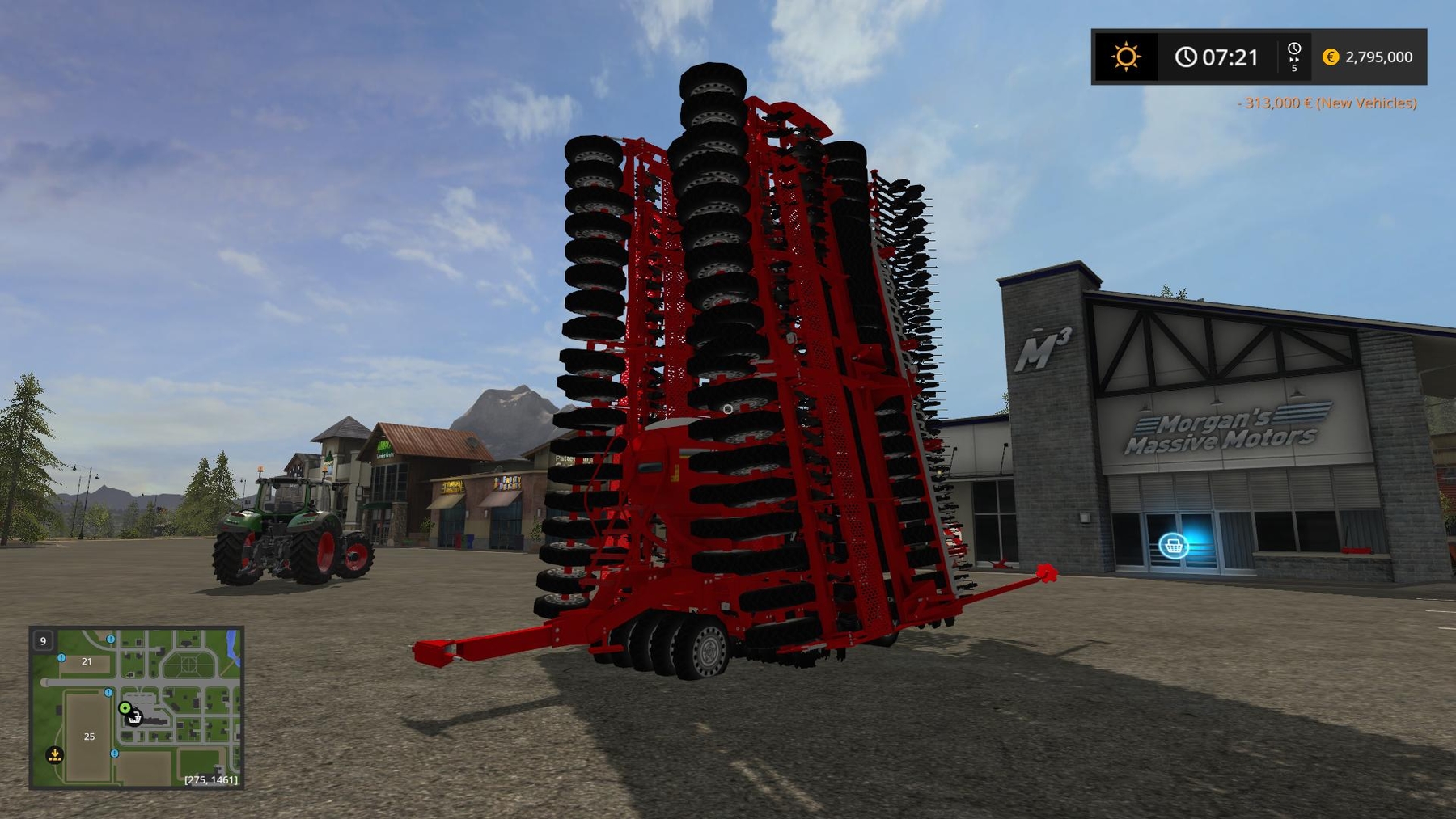The image size is (1456, 819).
Task: Click the '9' keybind box on the minimap
Action: point(42,641)
